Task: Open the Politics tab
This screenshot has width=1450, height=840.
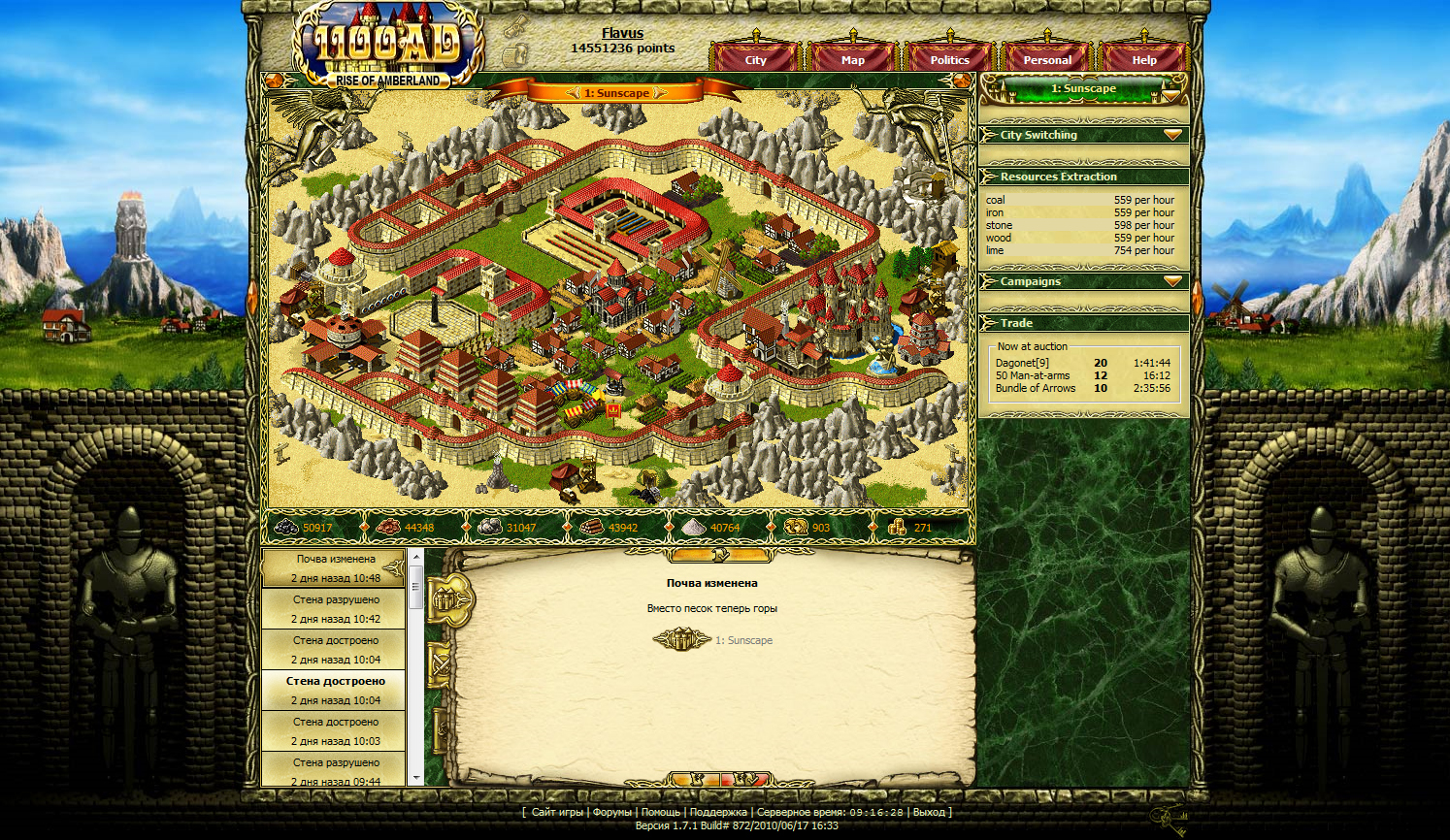Action: click(x=949, y=60)
